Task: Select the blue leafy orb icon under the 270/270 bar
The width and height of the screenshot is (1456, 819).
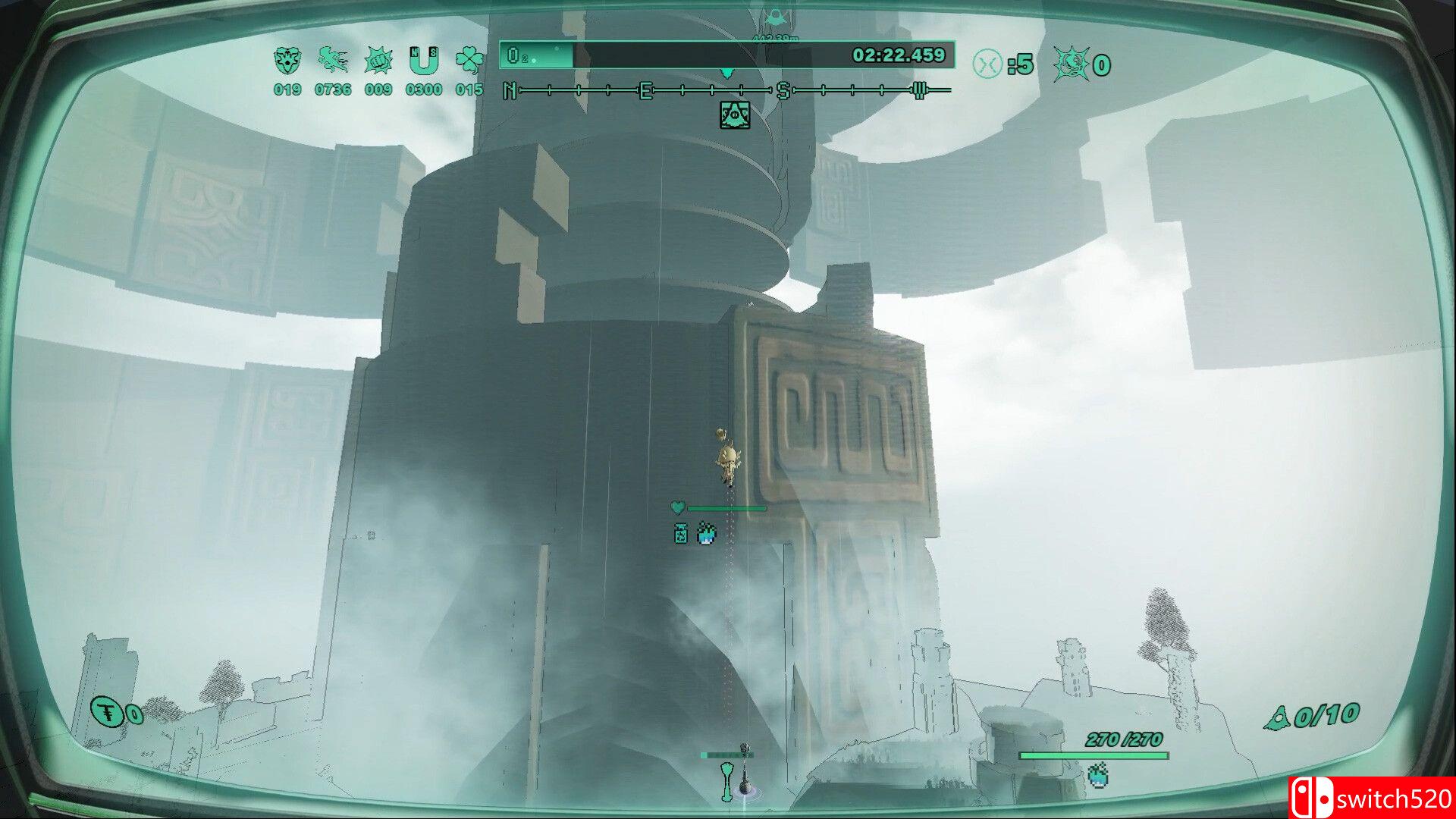Action: (x=1098, y=776)
